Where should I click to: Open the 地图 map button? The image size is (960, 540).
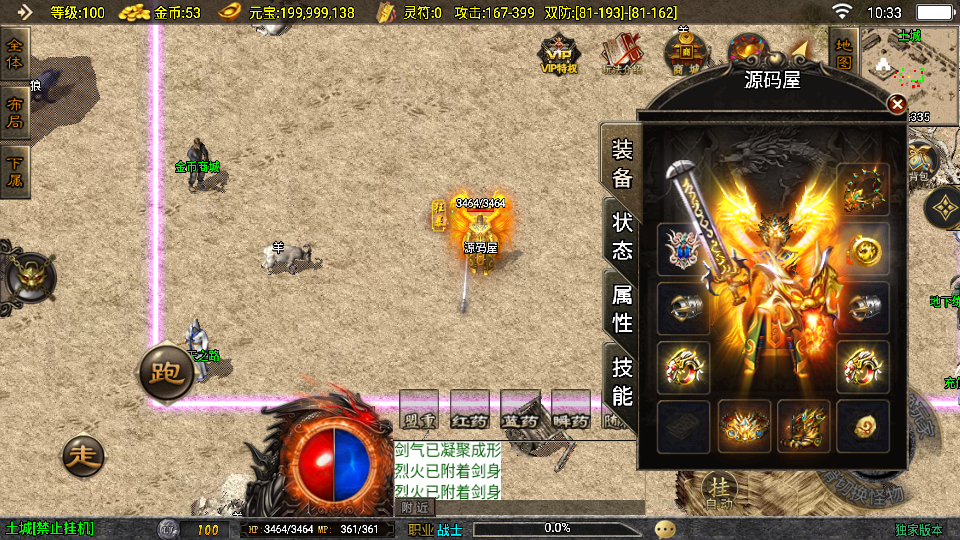[x=843, y=53]
